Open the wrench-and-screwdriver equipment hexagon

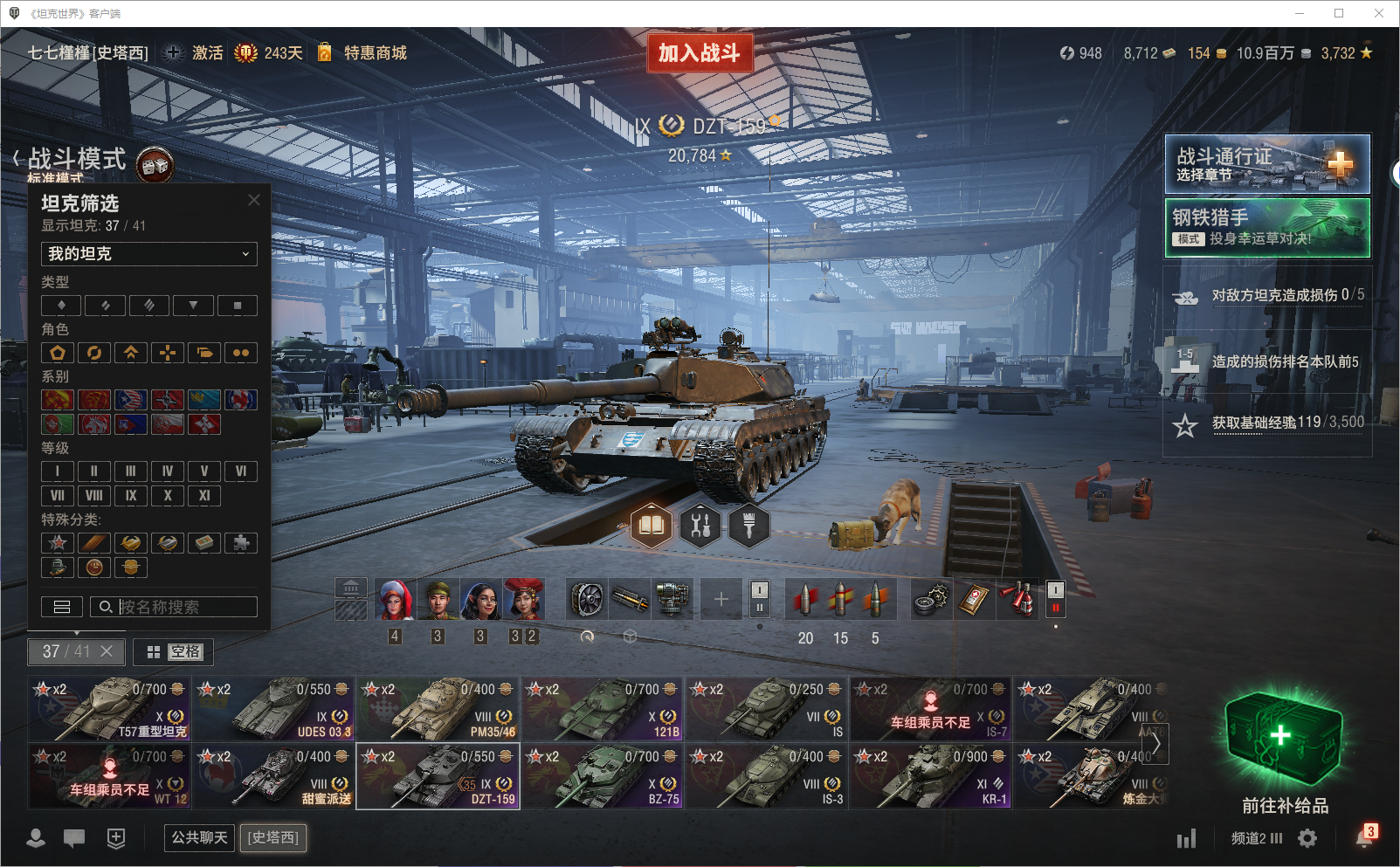tap(700, 526)
